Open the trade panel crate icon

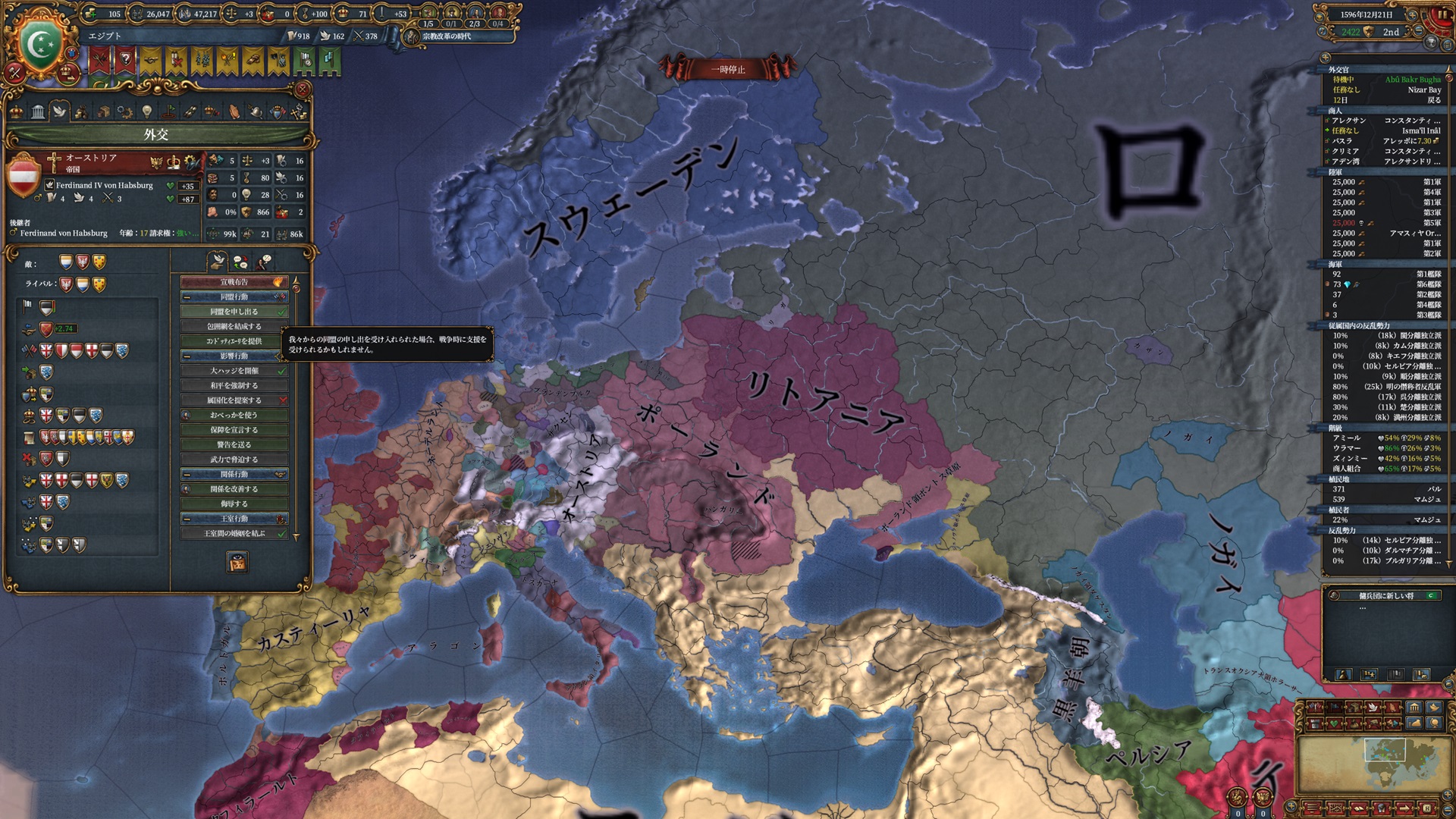(104, 111)
